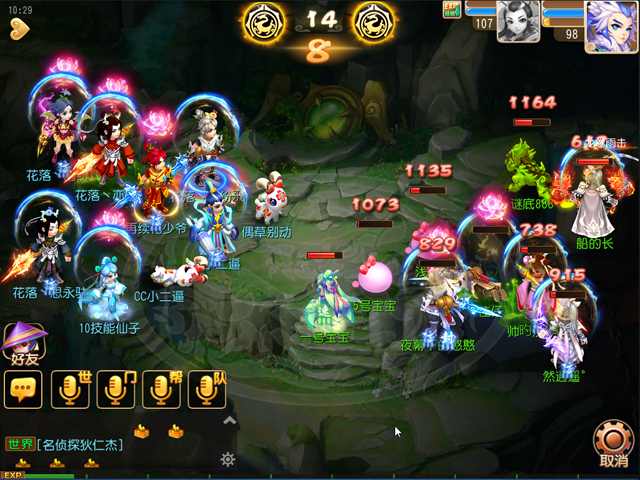Activate world channel voice microphone (世)

tap(71, 389)
